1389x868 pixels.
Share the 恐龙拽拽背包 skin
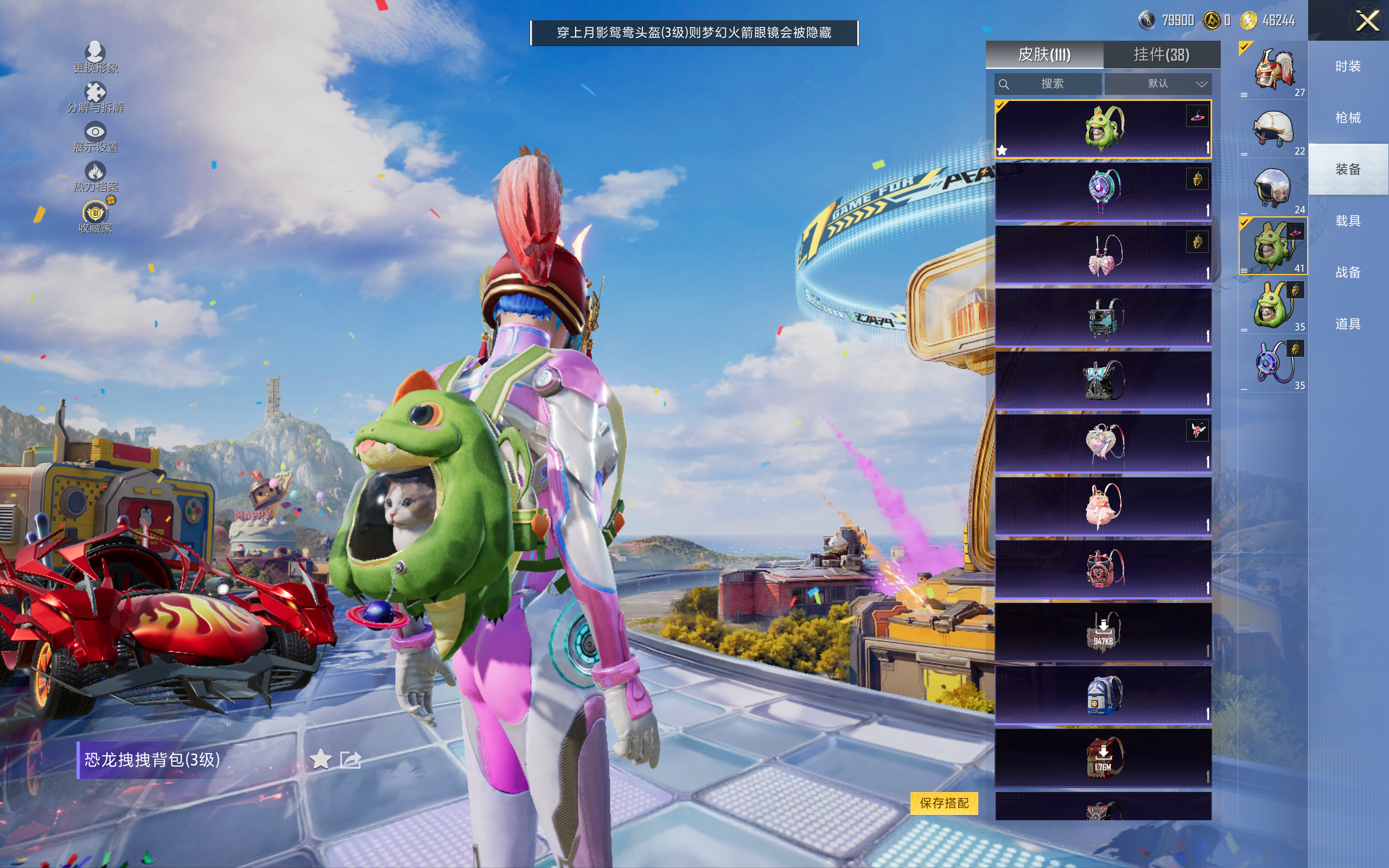point(350,759)
